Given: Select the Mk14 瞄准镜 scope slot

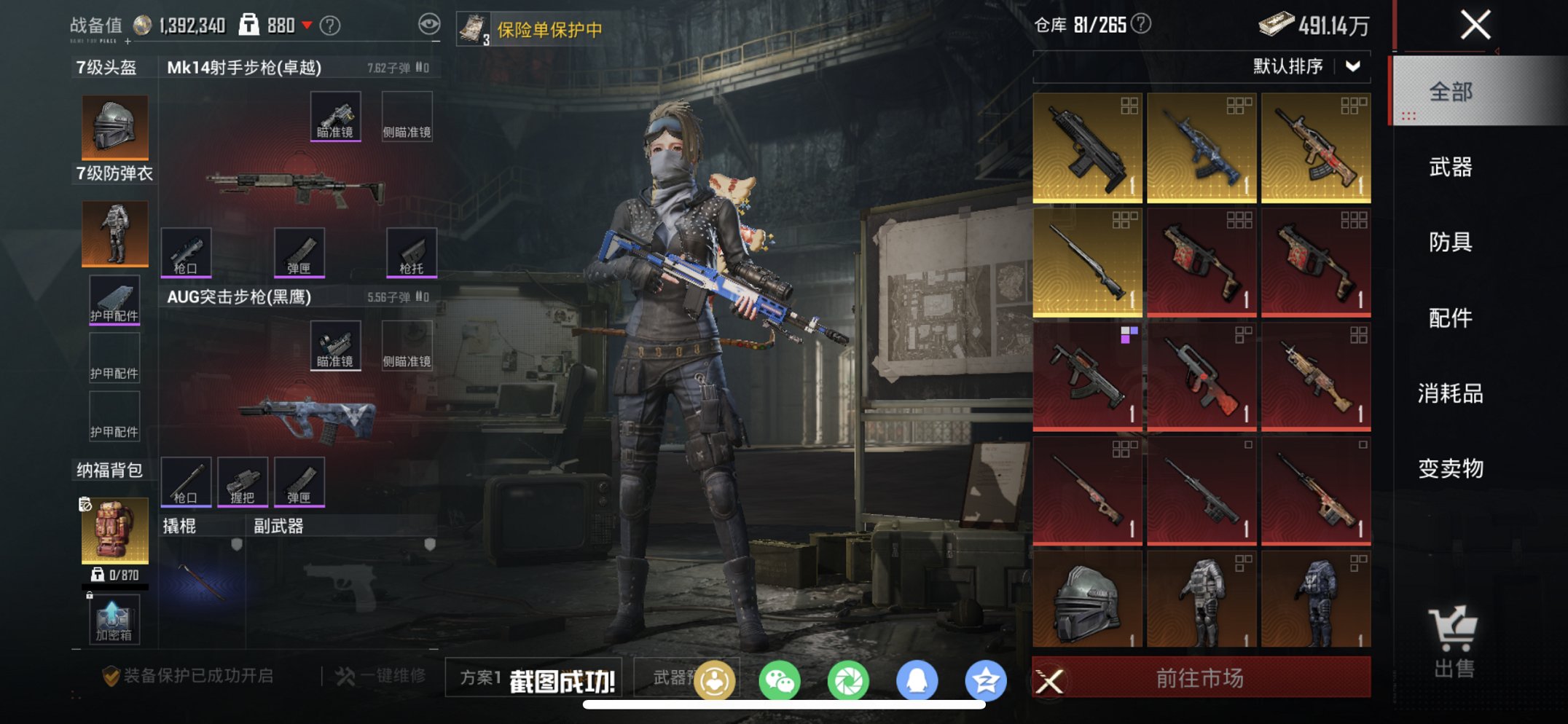Looking at the screenshot, I should (336, 115).
